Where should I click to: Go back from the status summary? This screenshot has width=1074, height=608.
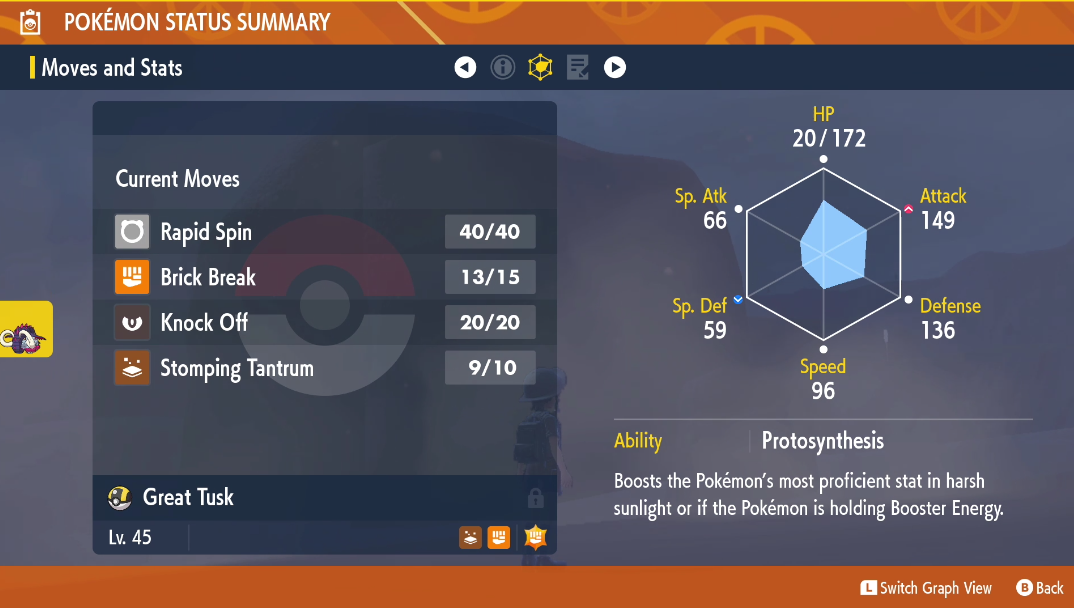click(1040, 588)
